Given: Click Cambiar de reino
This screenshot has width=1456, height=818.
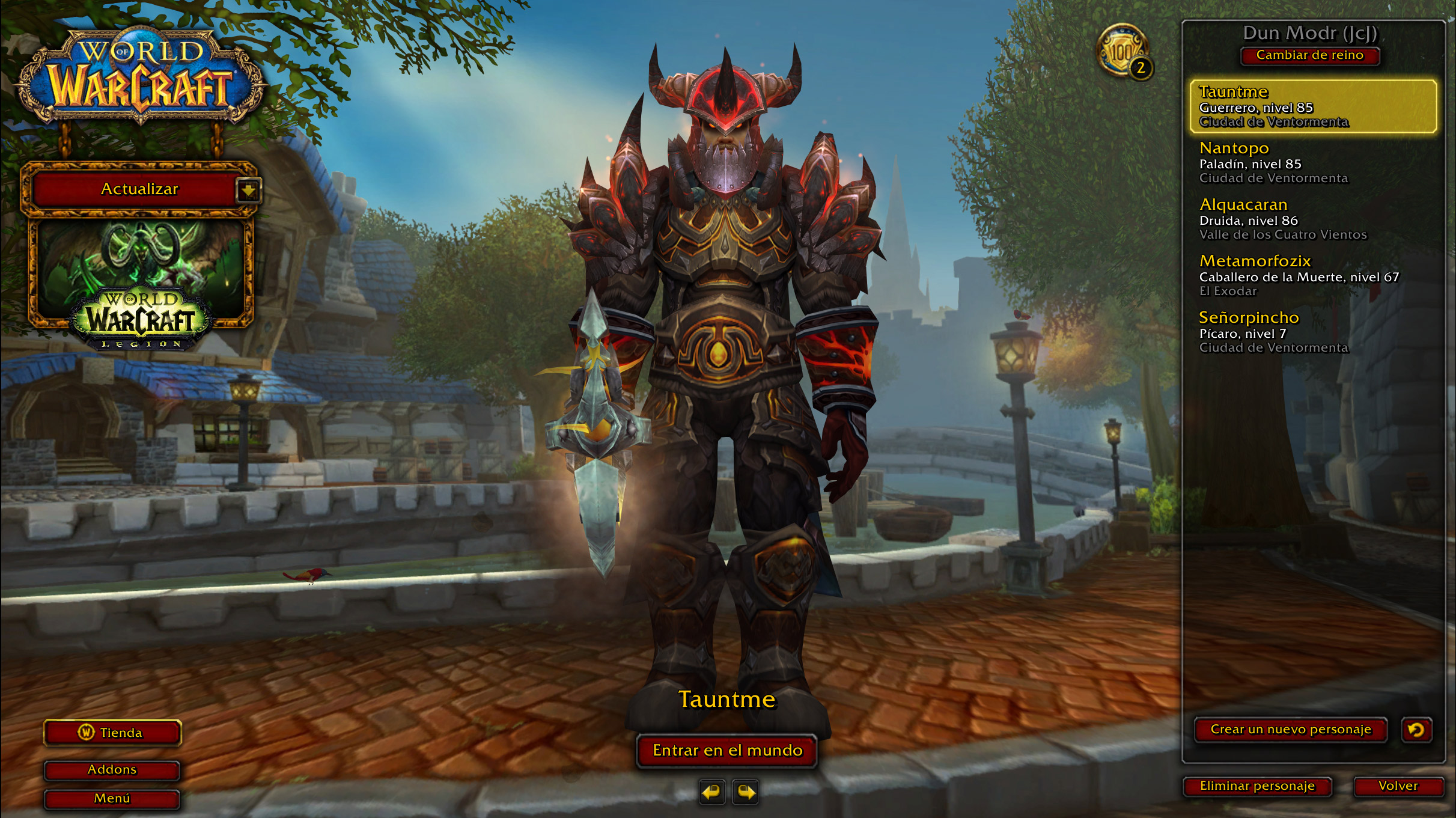Looking at the screenshot, I should click(1310, 55).
